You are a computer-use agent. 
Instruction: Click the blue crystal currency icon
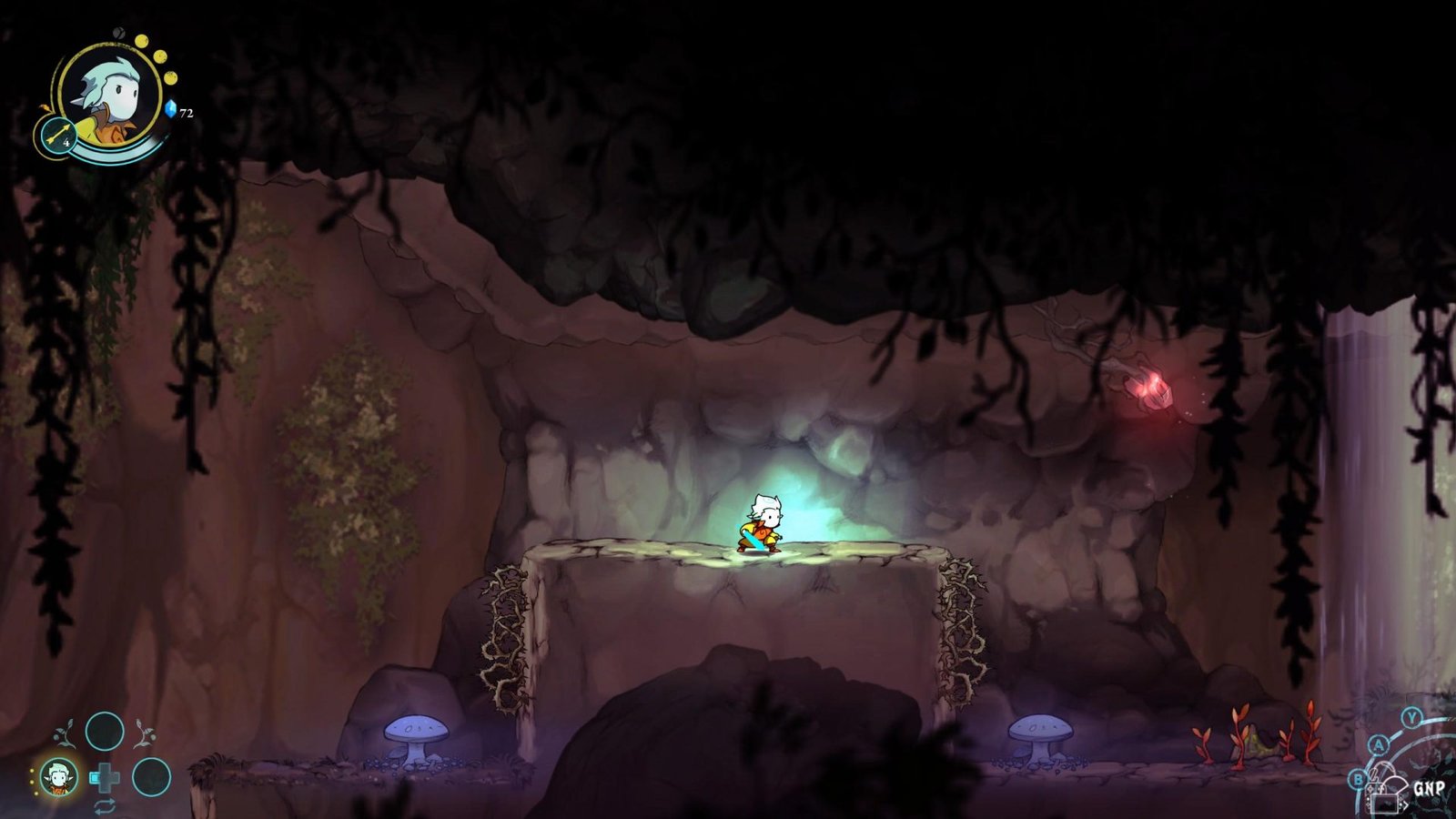(170, 109)
